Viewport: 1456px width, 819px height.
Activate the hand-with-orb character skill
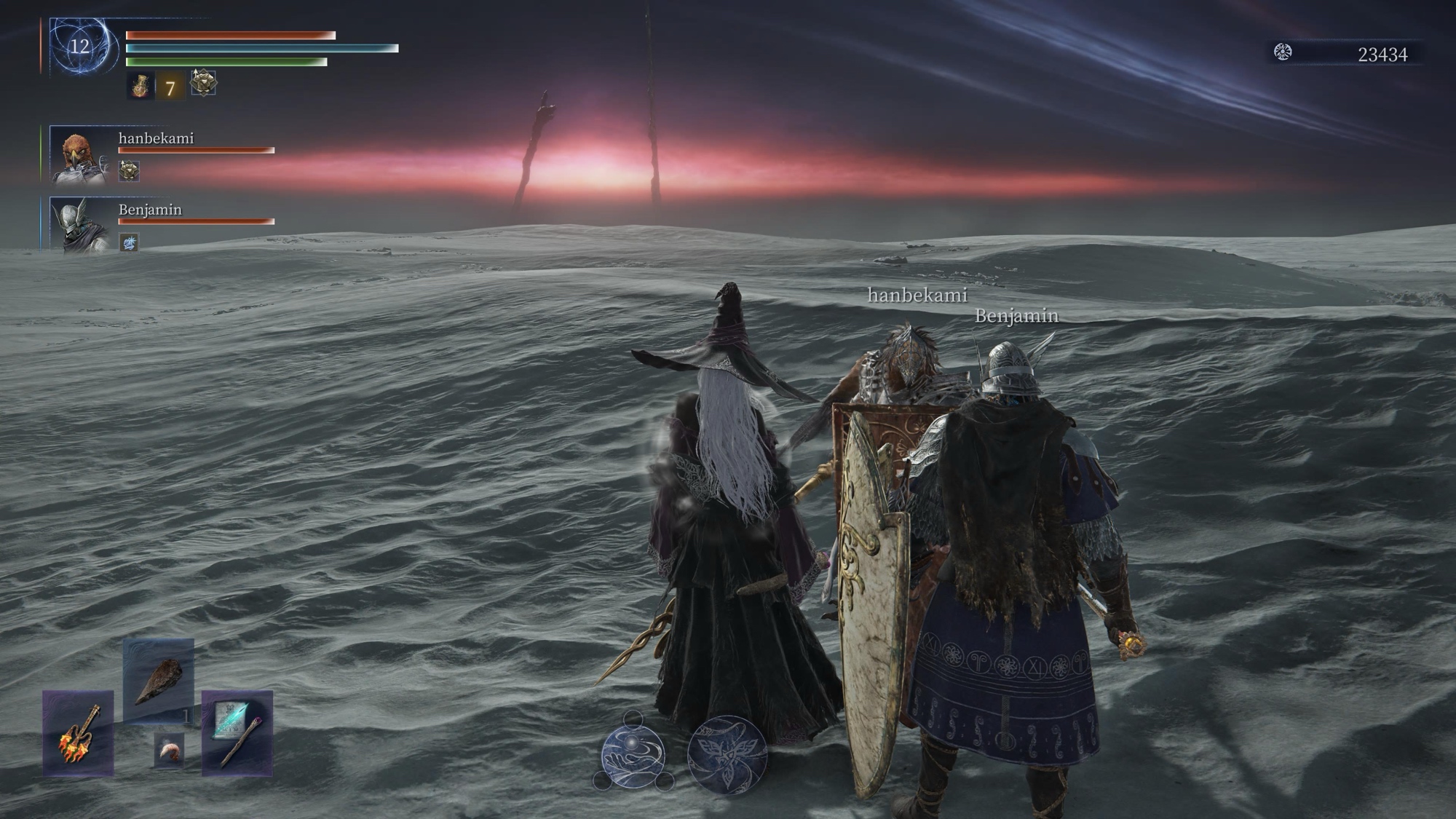point(633,756)
